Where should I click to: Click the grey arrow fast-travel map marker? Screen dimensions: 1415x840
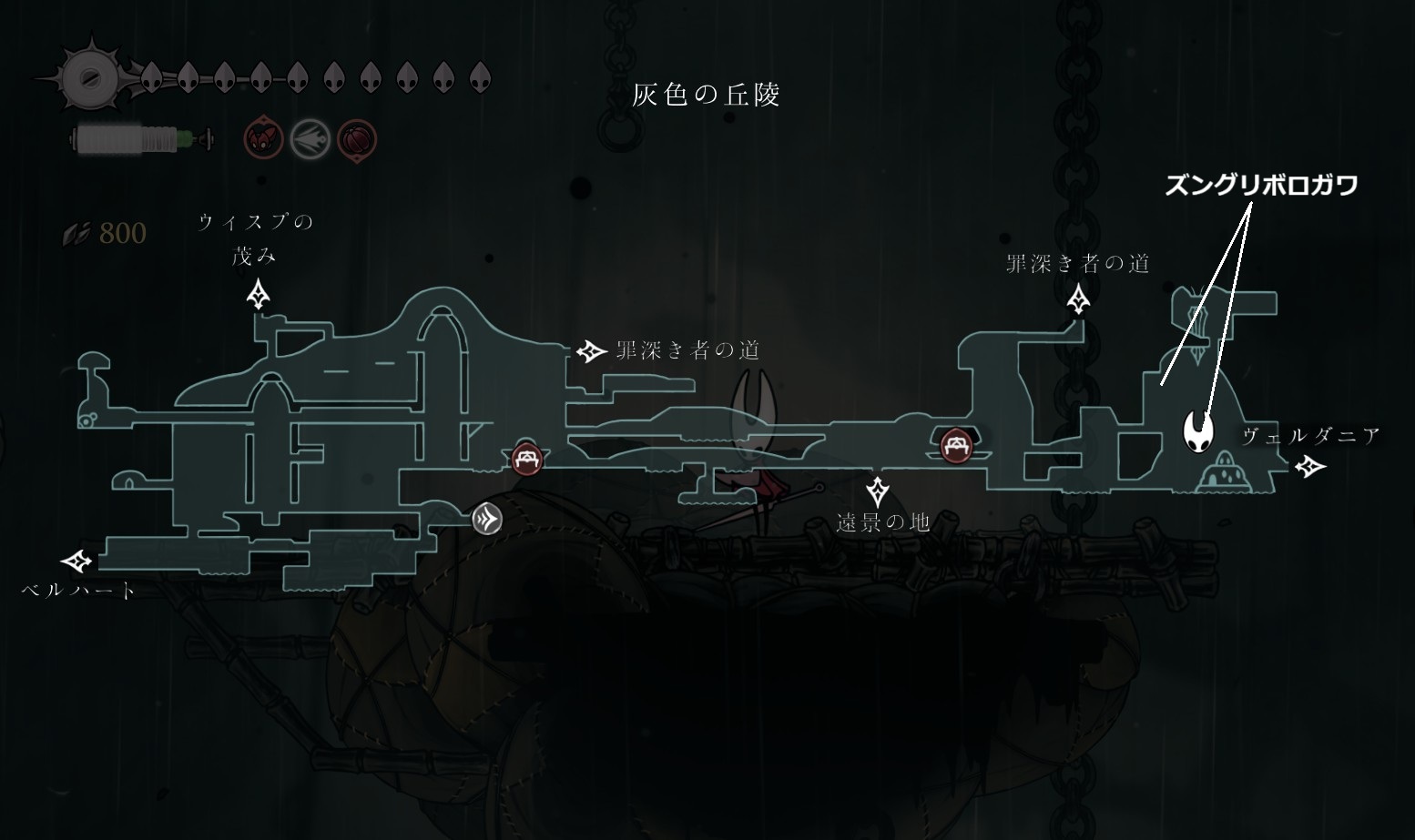point(487,520)
